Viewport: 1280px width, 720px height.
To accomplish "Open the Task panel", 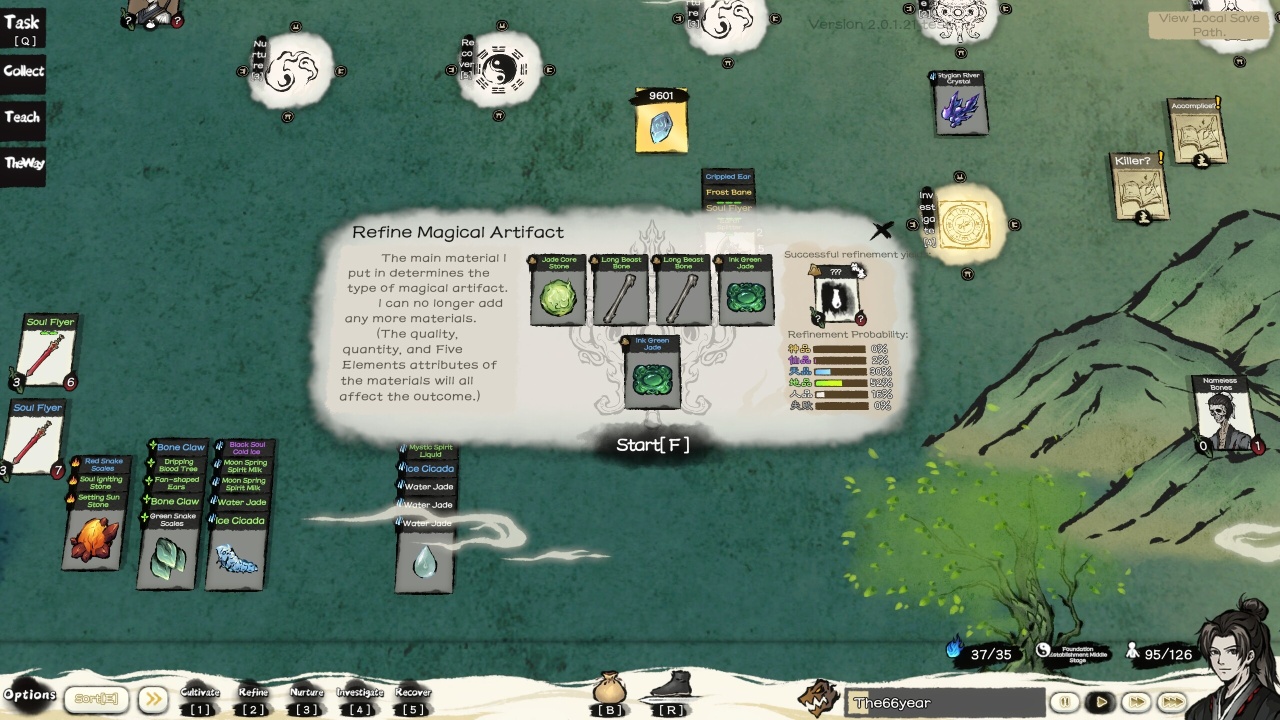I will click(22, 28).
